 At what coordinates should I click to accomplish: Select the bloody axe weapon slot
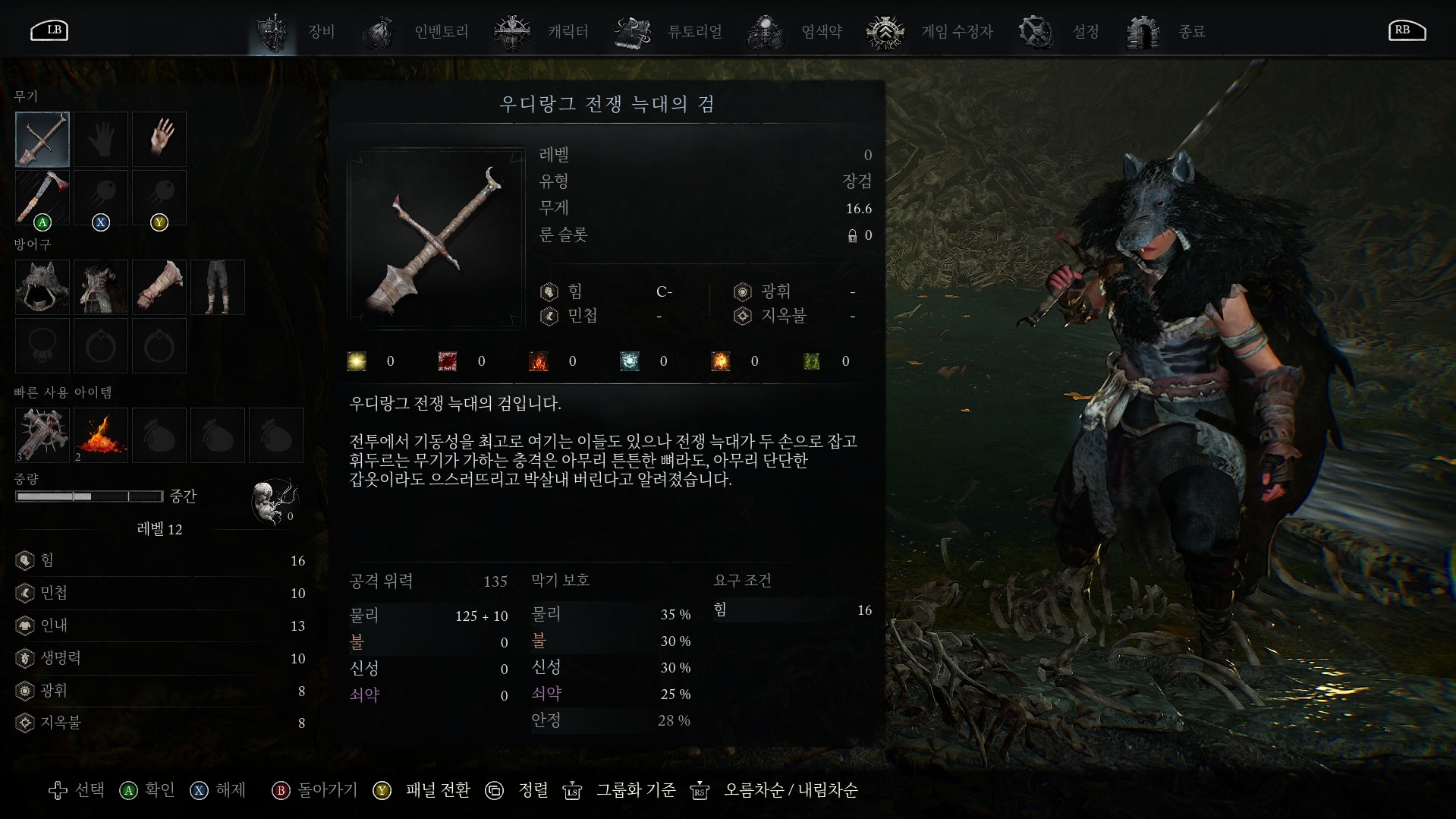tap(42, 197)
